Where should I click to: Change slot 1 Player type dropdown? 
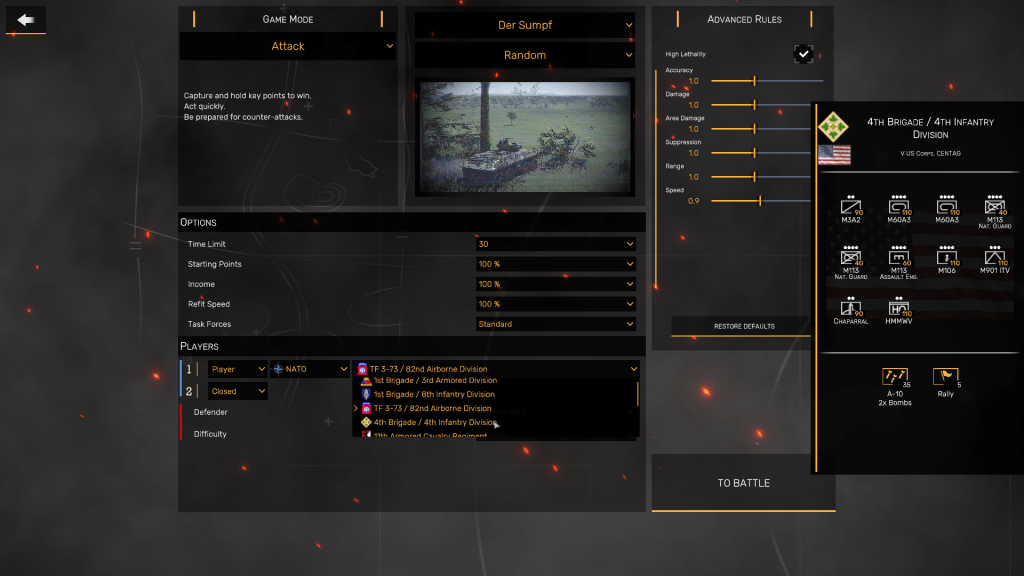coord(237,369)
